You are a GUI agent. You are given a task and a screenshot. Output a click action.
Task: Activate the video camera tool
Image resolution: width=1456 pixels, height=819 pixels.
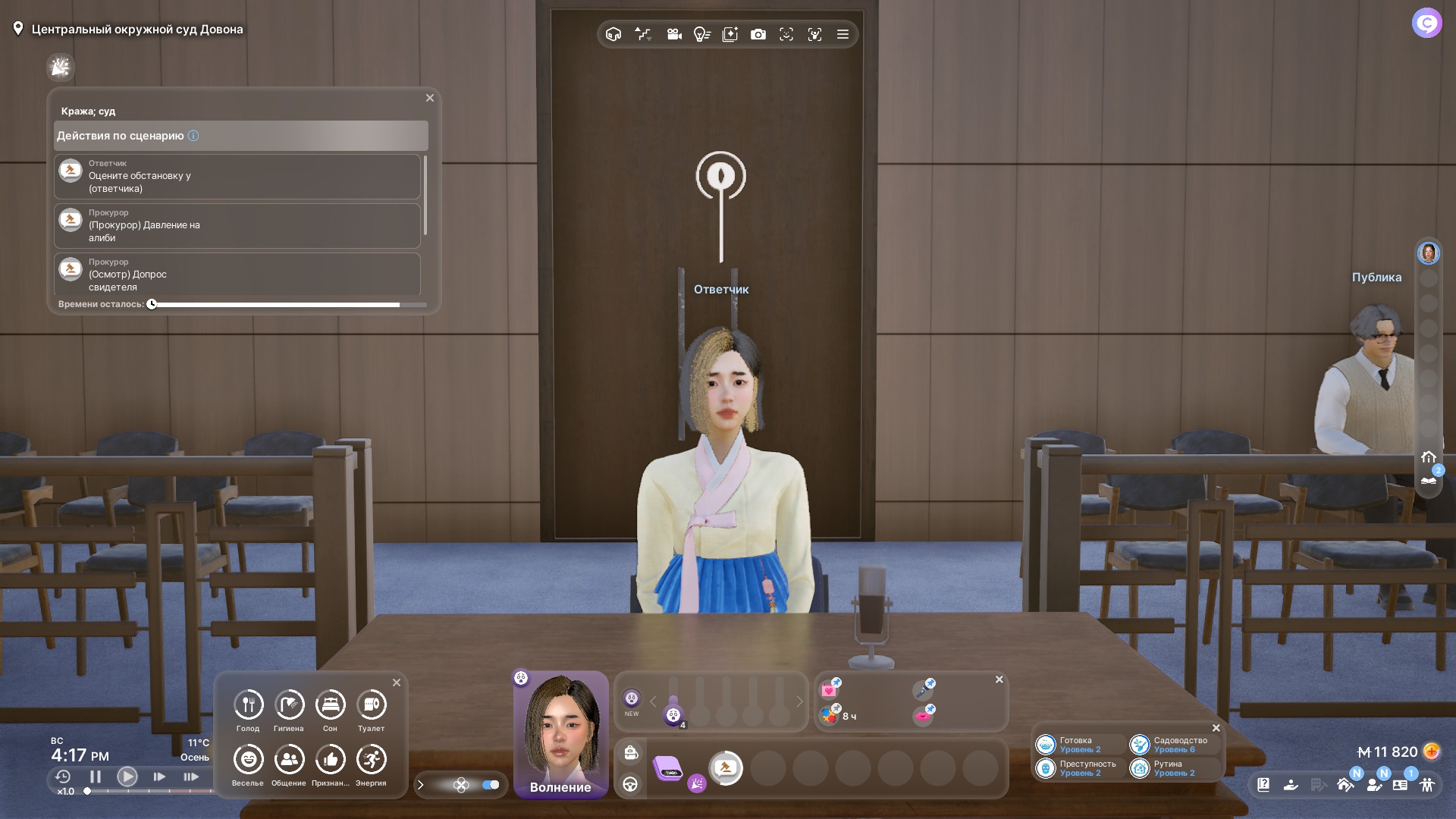click(674, 34)
